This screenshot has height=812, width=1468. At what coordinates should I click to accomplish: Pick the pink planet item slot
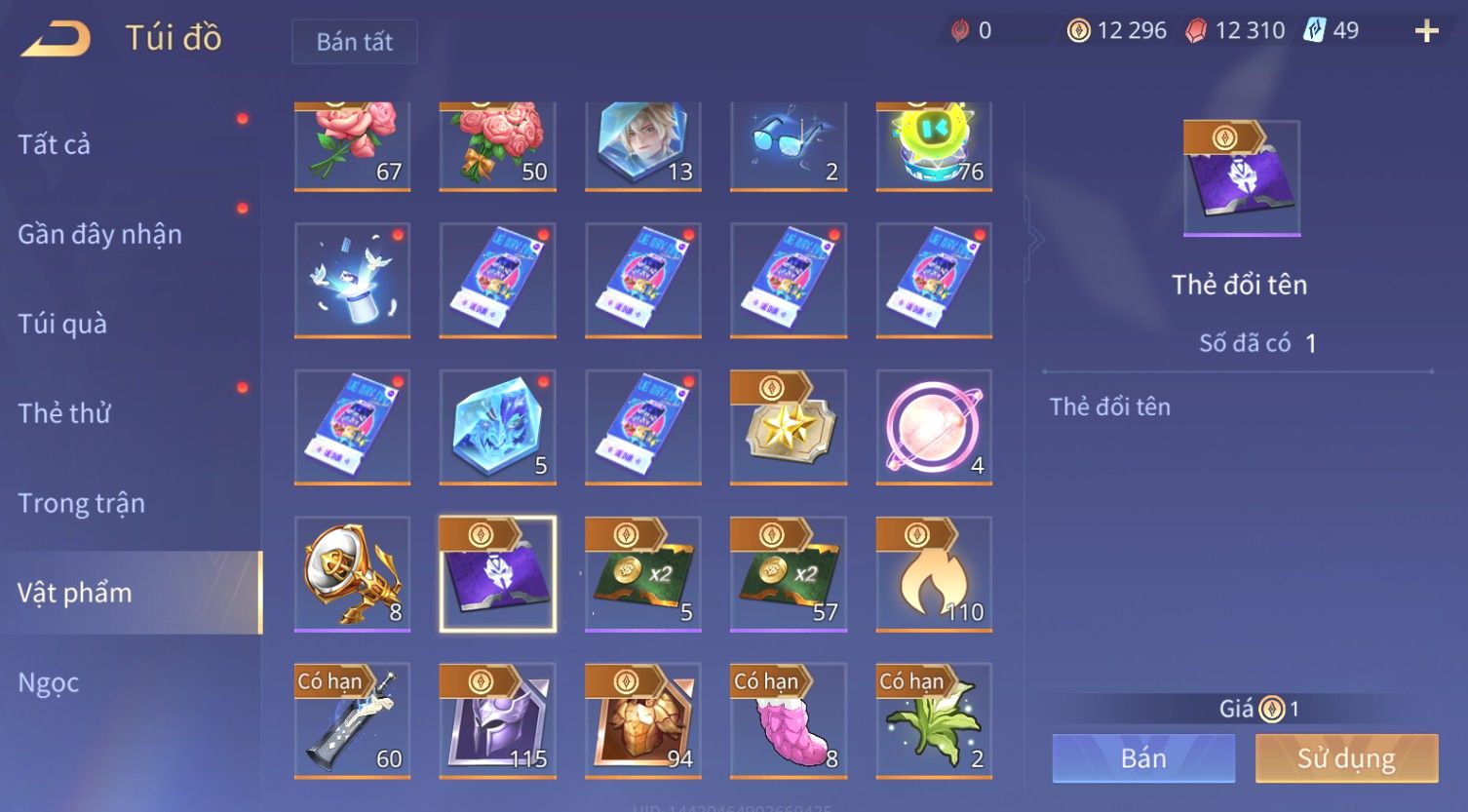click(x=934, y=427)
